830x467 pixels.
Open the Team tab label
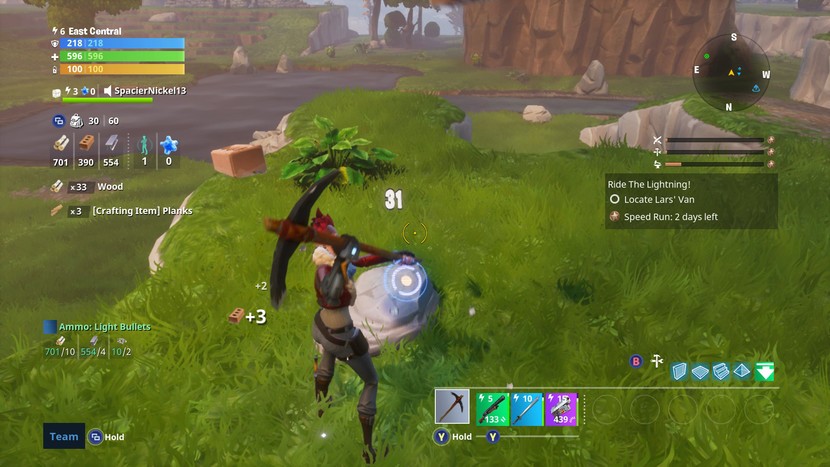click(x=64, y=436)
